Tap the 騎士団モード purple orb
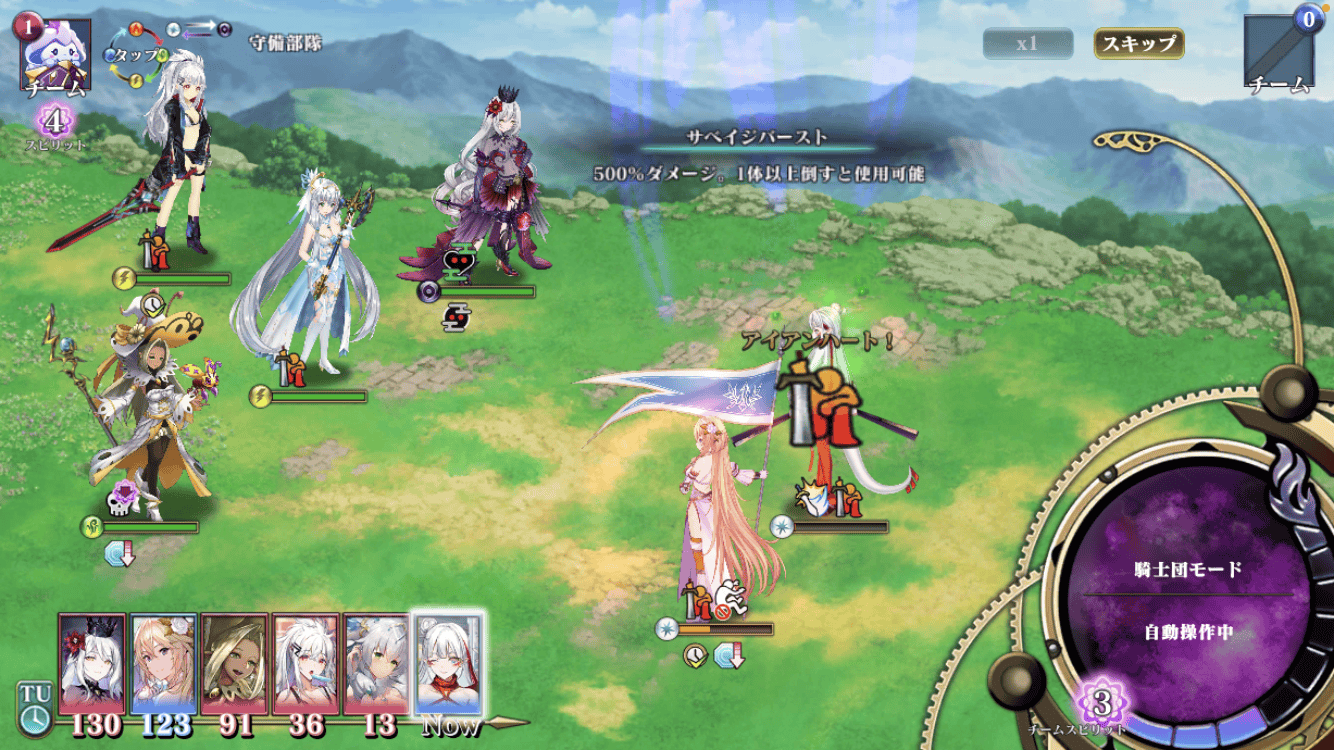Viewport: 1334px width, 750px height. click(1188, 600)
